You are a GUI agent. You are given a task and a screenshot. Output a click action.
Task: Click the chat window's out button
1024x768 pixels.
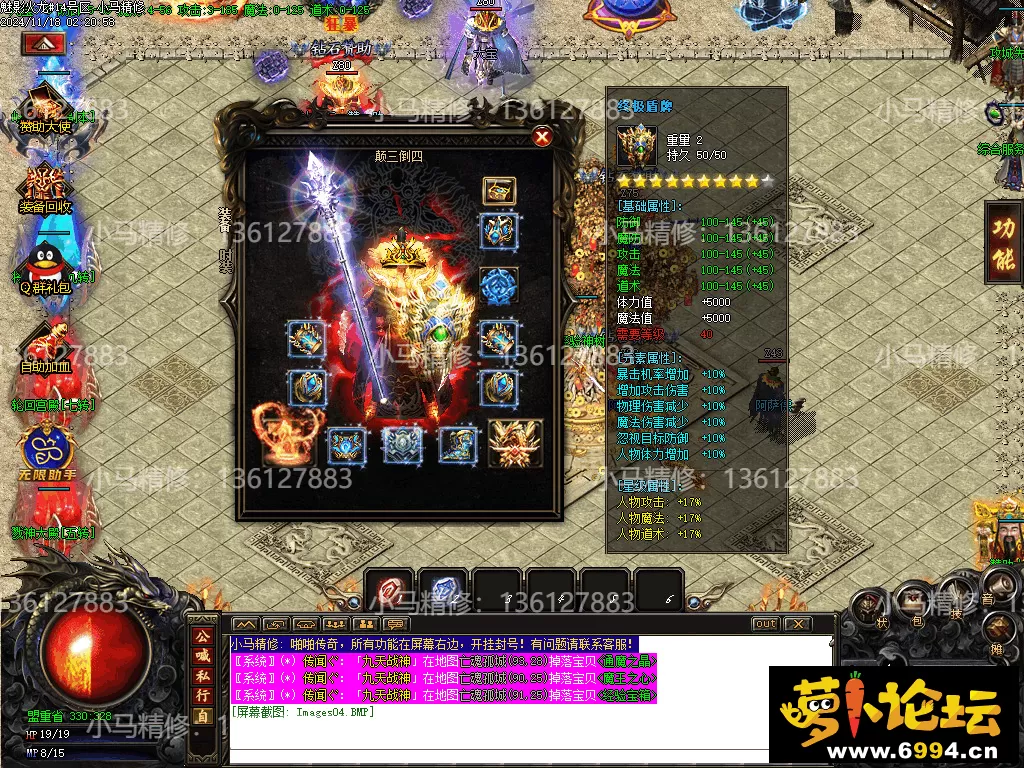coord(765,624)
